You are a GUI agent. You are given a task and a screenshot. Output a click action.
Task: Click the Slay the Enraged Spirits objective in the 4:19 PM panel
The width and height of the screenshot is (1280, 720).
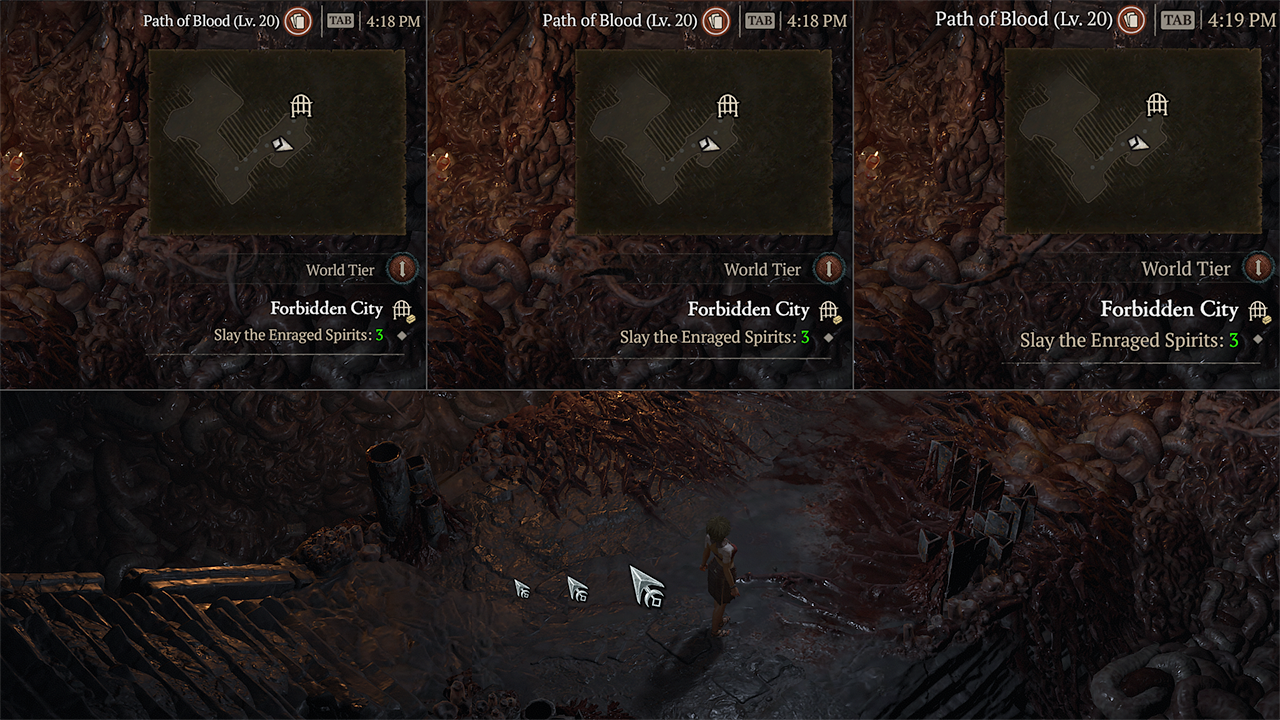click(1129, 340)
